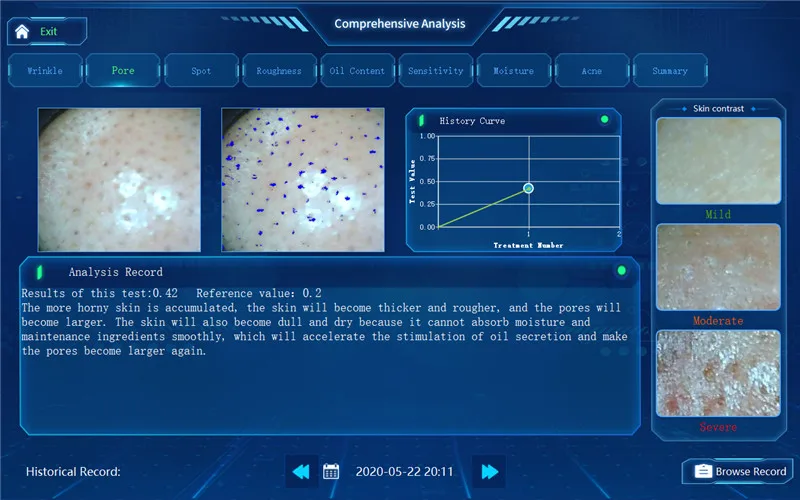Click the Browse Record button
Image resolution: width=800 pixels, height=500 pixels.
739,471
